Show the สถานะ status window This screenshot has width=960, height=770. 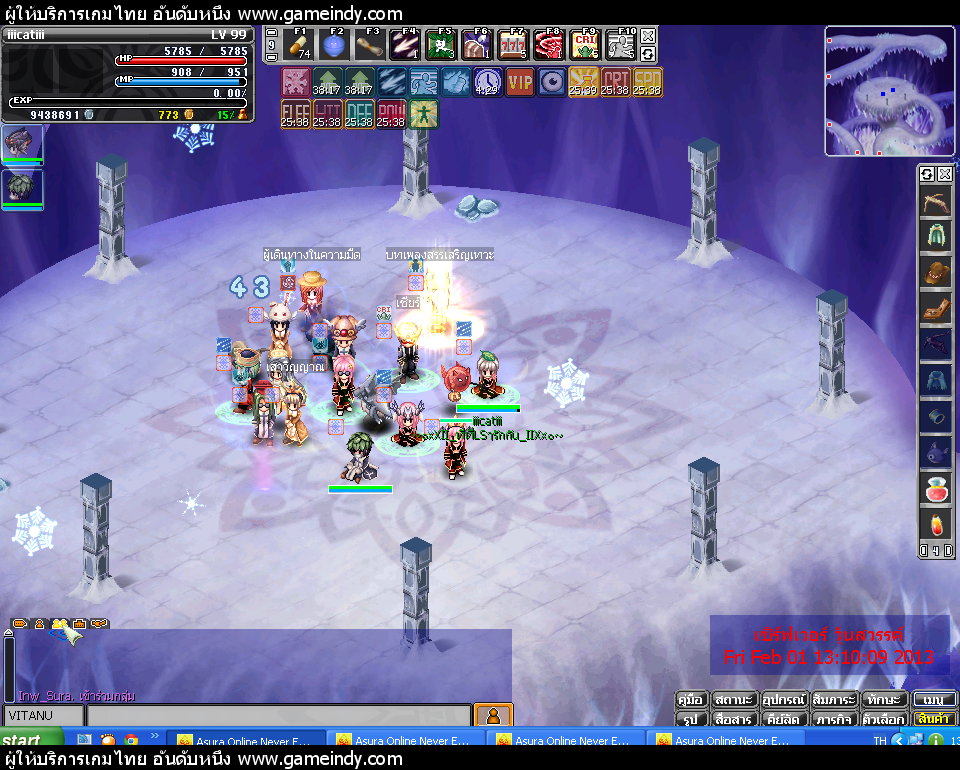(x=734, y=699)
